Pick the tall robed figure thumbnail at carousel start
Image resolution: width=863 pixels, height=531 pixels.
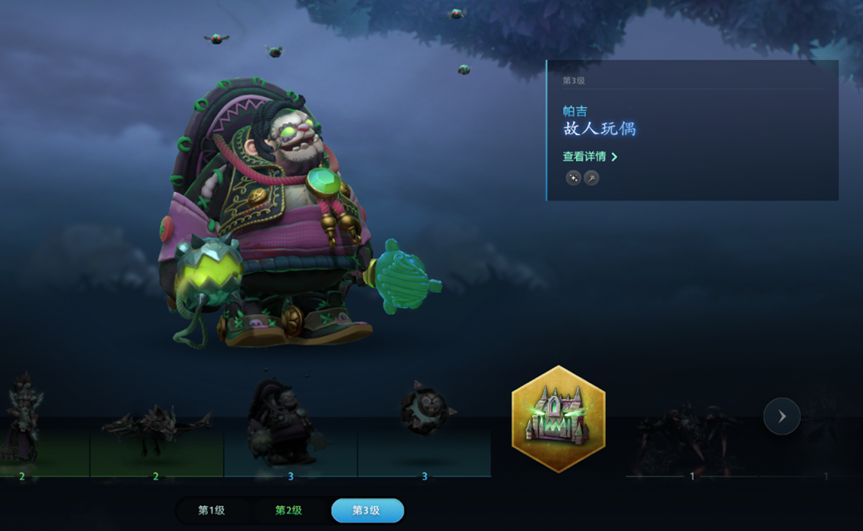tap(22, 421)
